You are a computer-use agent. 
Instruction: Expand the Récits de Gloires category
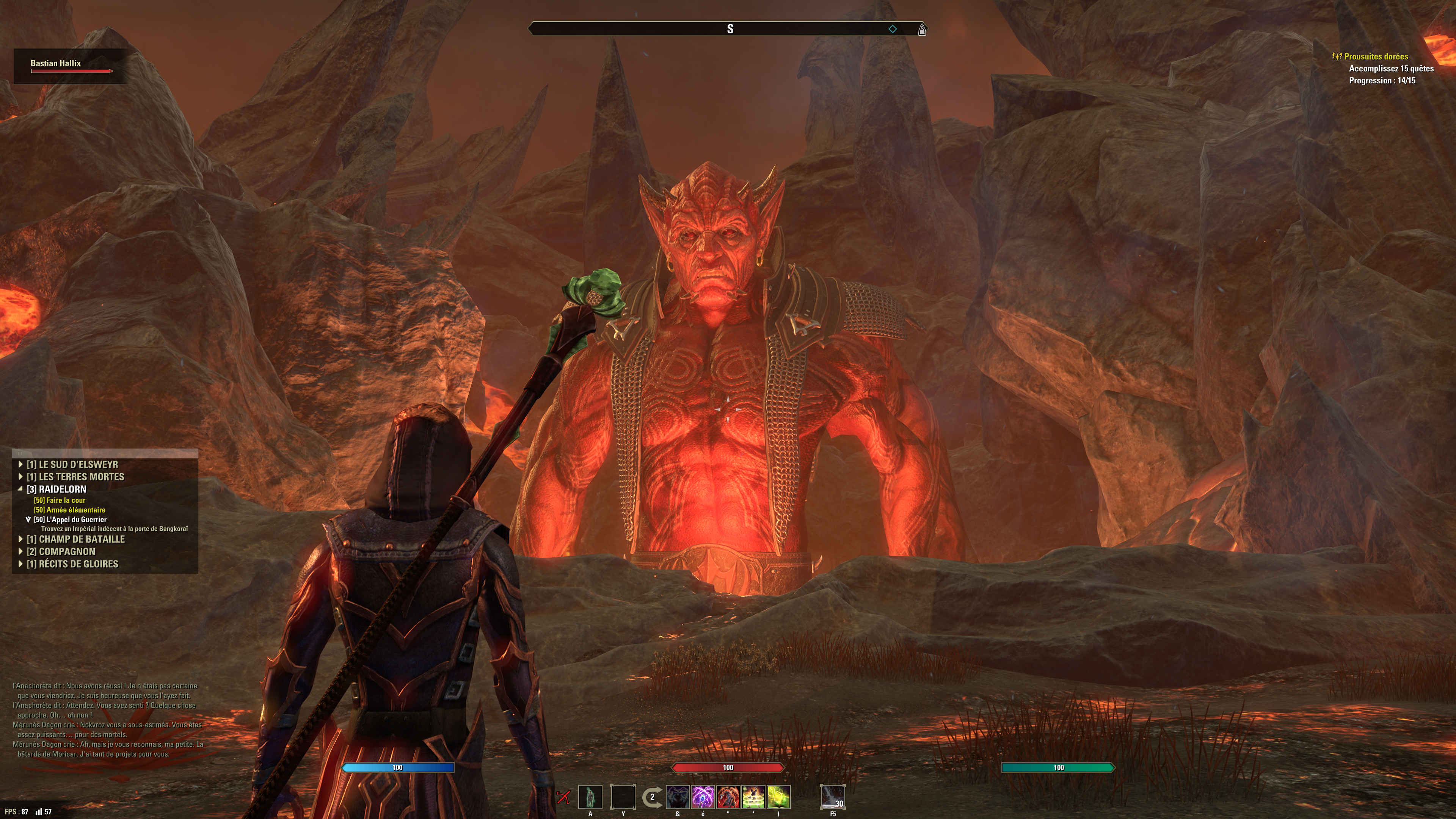click(72, 564)
